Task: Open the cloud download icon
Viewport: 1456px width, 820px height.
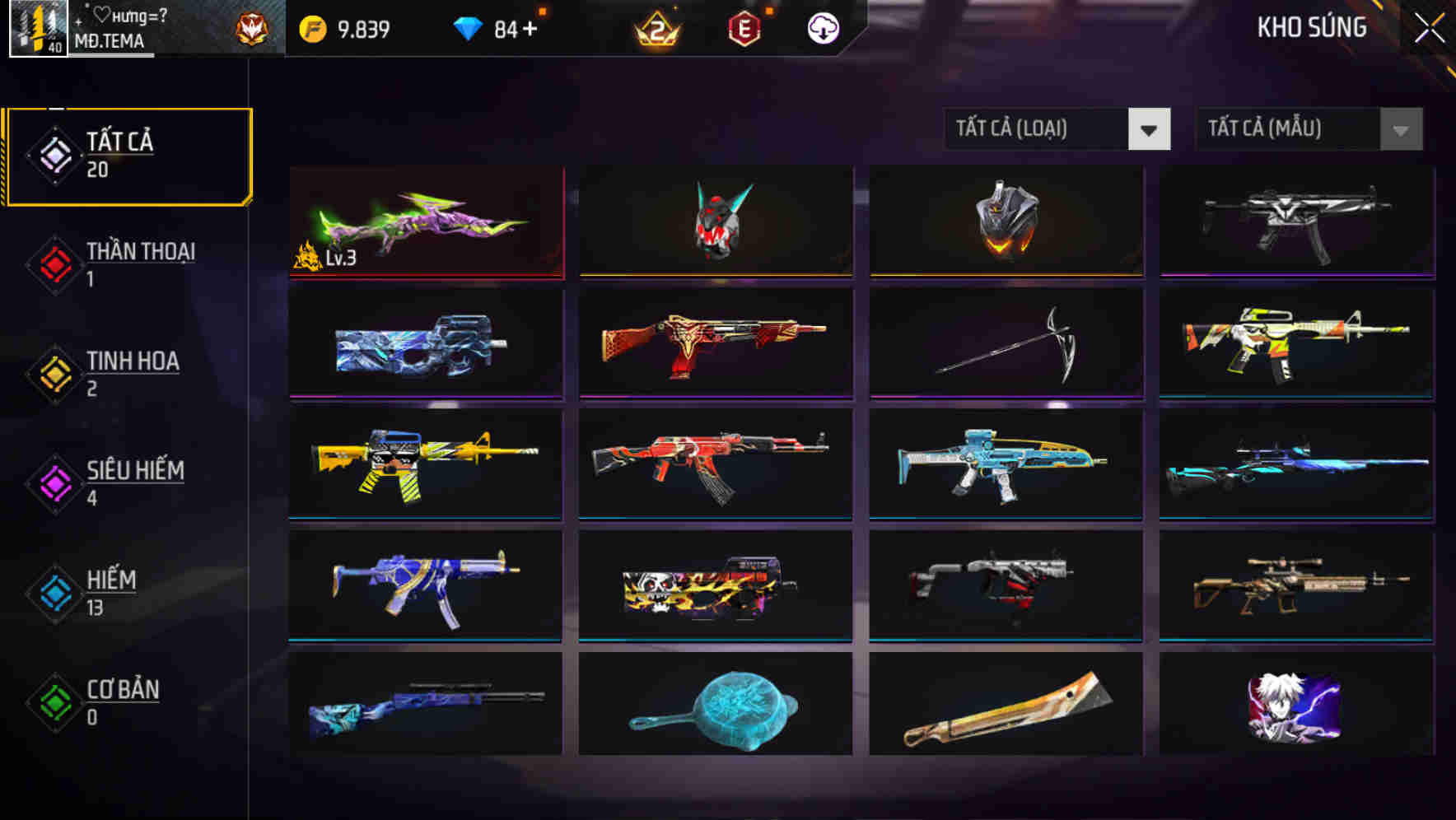Action: tap(823, 28)
